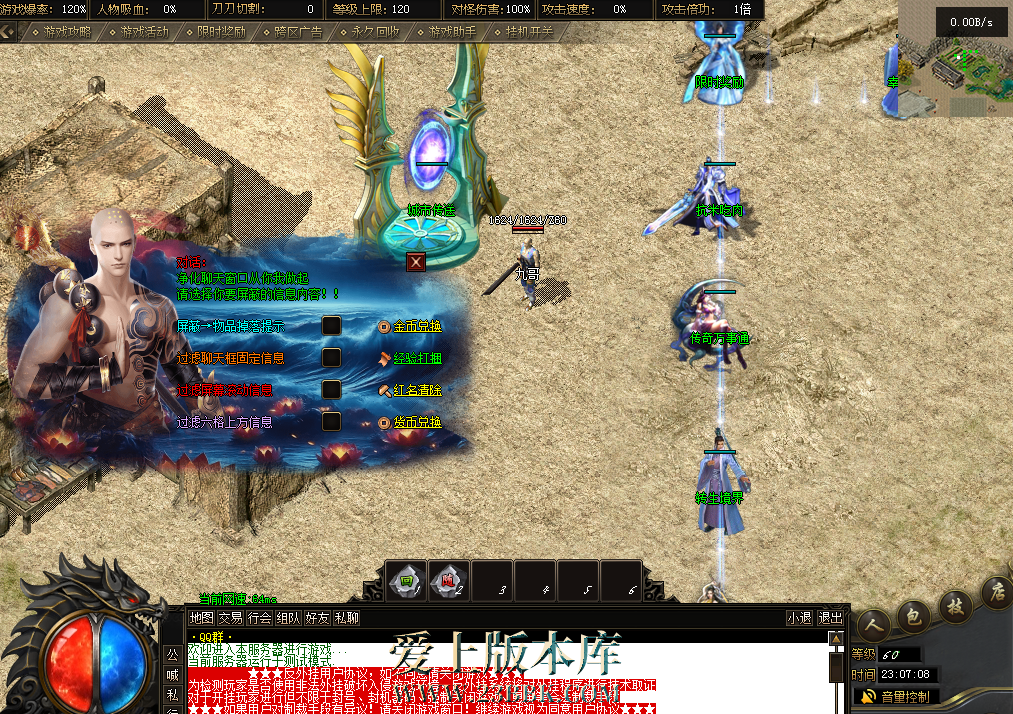
Task: Click the 退出 exit button
Action: [x=830, y=618]
